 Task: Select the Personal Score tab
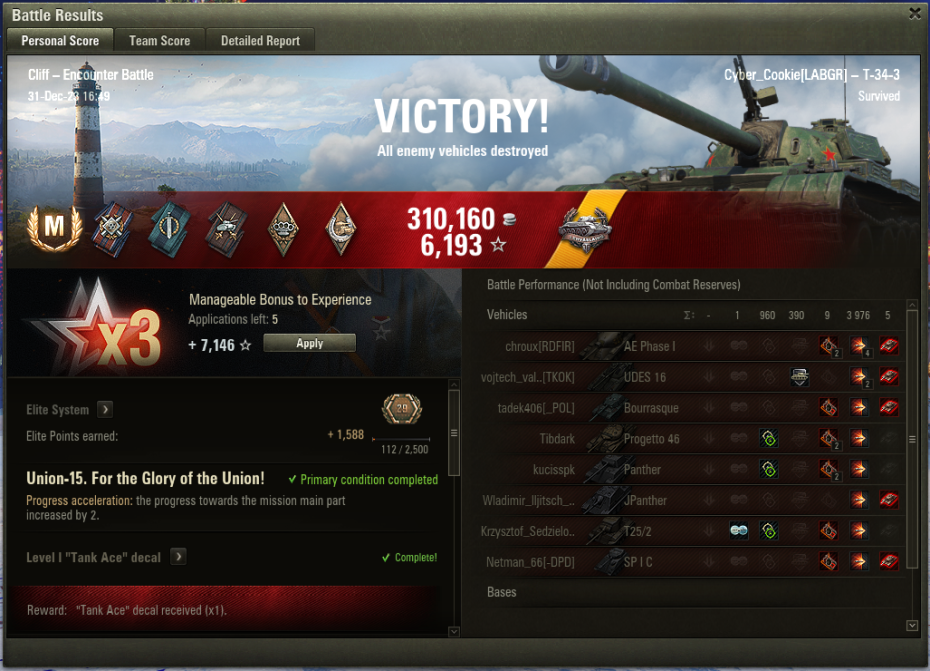pyautogui.click(x=60, y=41)
